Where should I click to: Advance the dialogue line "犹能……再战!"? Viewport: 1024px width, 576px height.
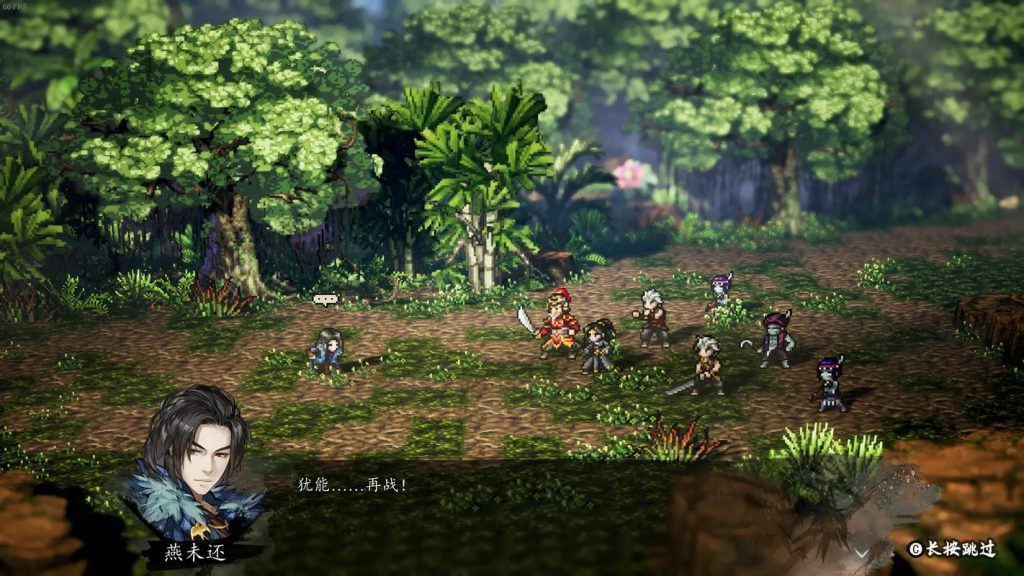click(352, 485)
